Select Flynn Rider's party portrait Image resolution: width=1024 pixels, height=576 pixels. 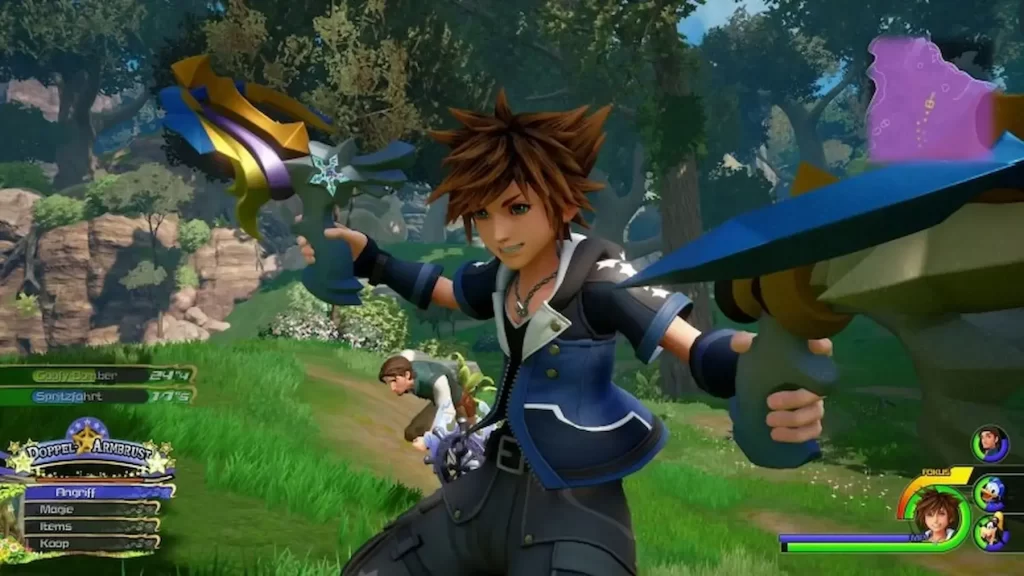click(x=990, y=443)
